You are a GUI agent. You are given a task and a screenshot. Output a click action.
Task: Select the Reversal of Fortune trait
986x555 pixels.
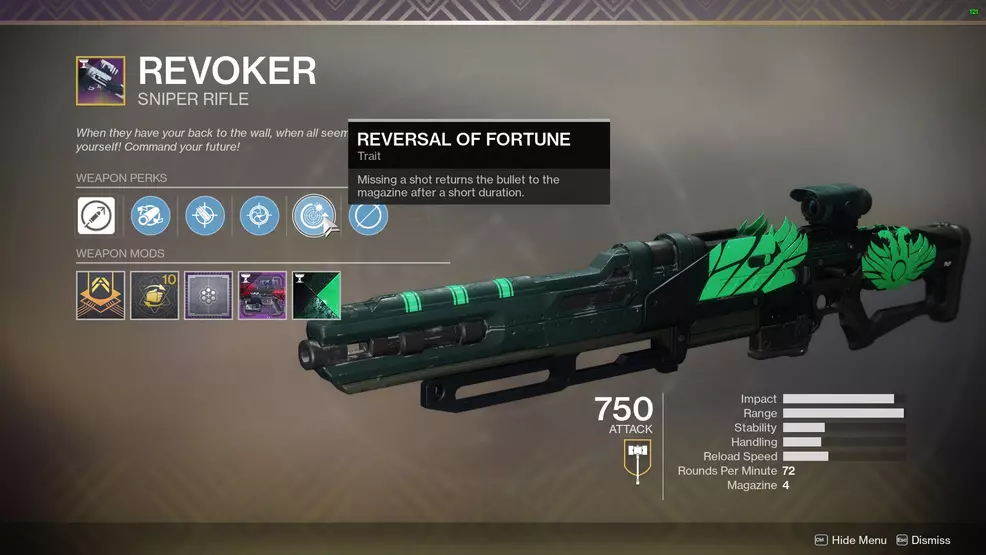[x=313, y=216]
